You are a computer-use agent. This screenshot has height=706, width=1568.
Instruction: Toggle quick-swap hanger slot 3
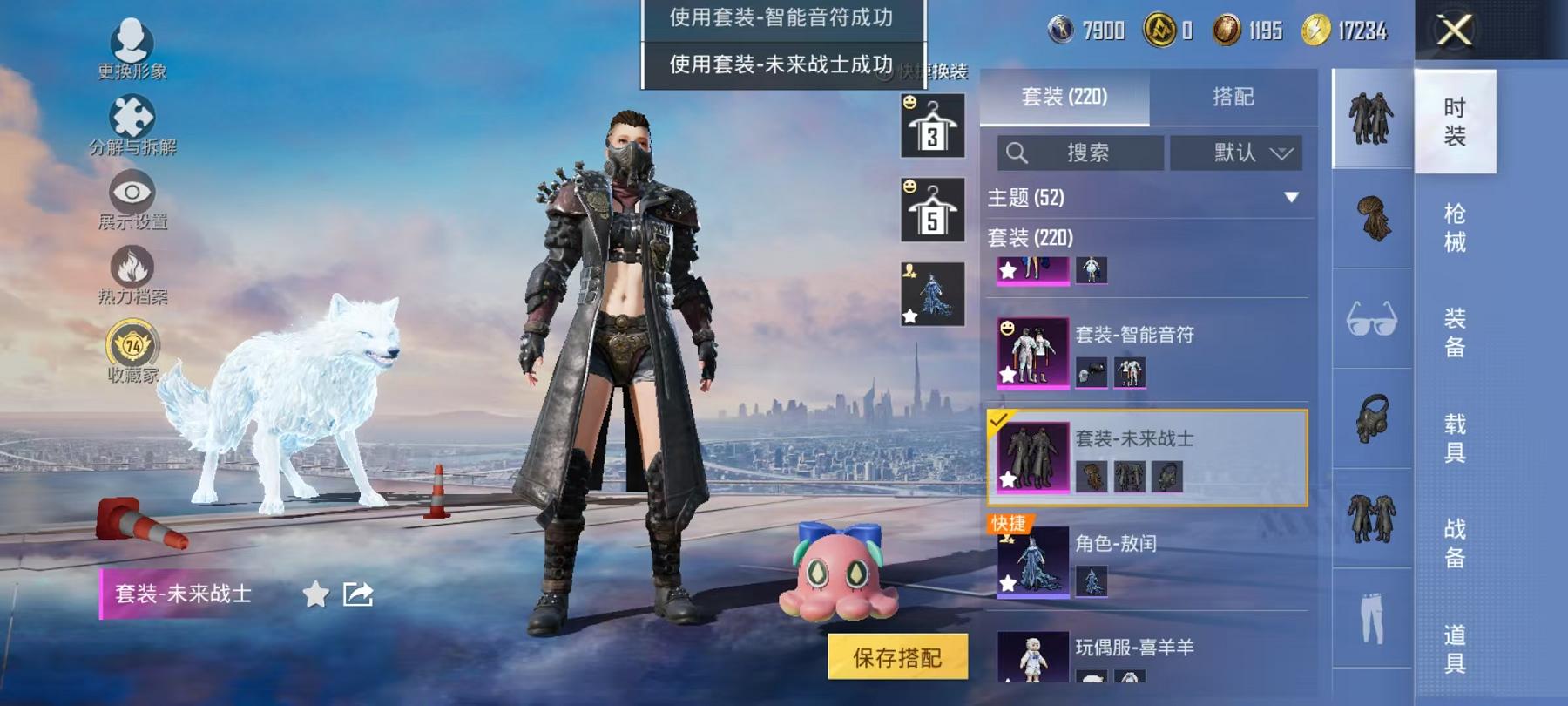(930, 125)
